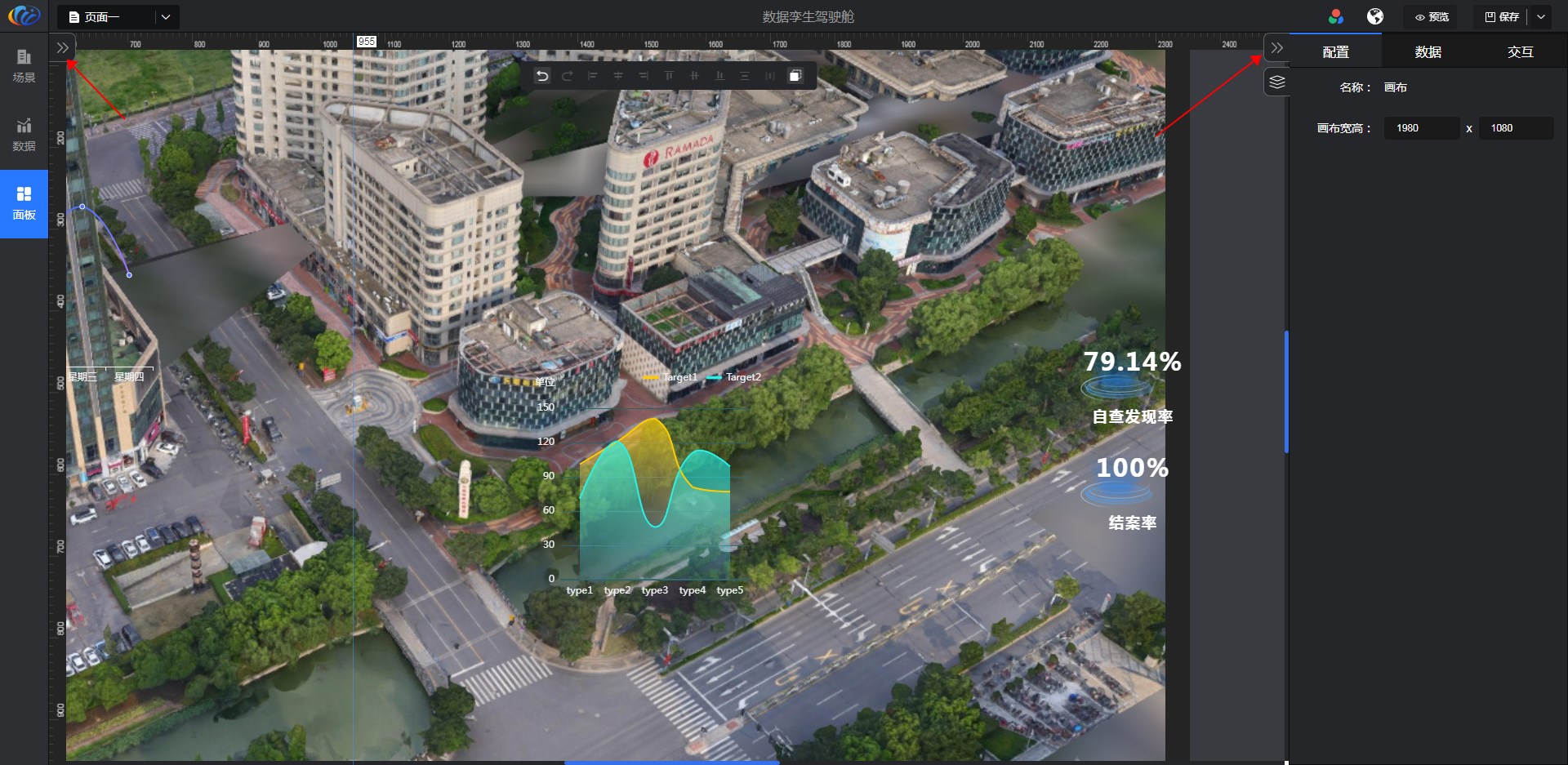Click the canvas width field showing 1980
Viewport: 1568px width, 765px height.
tap(1421, 128)
